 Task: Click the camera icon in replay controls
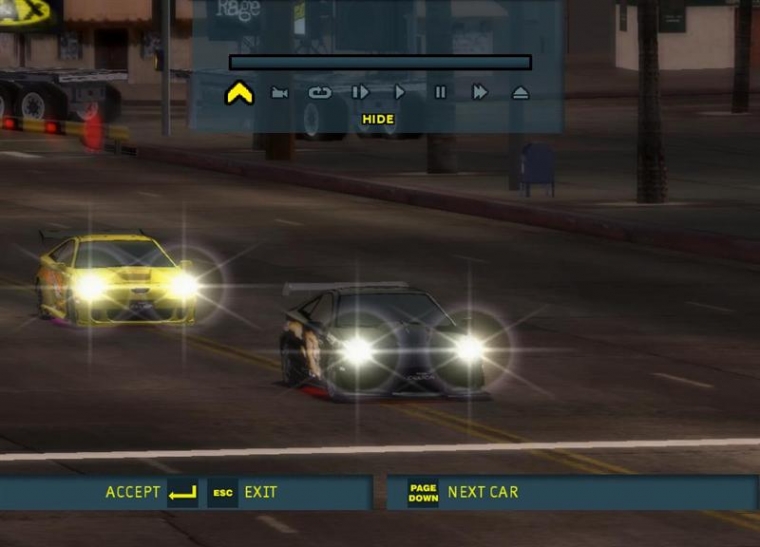[x=280, y=93]
